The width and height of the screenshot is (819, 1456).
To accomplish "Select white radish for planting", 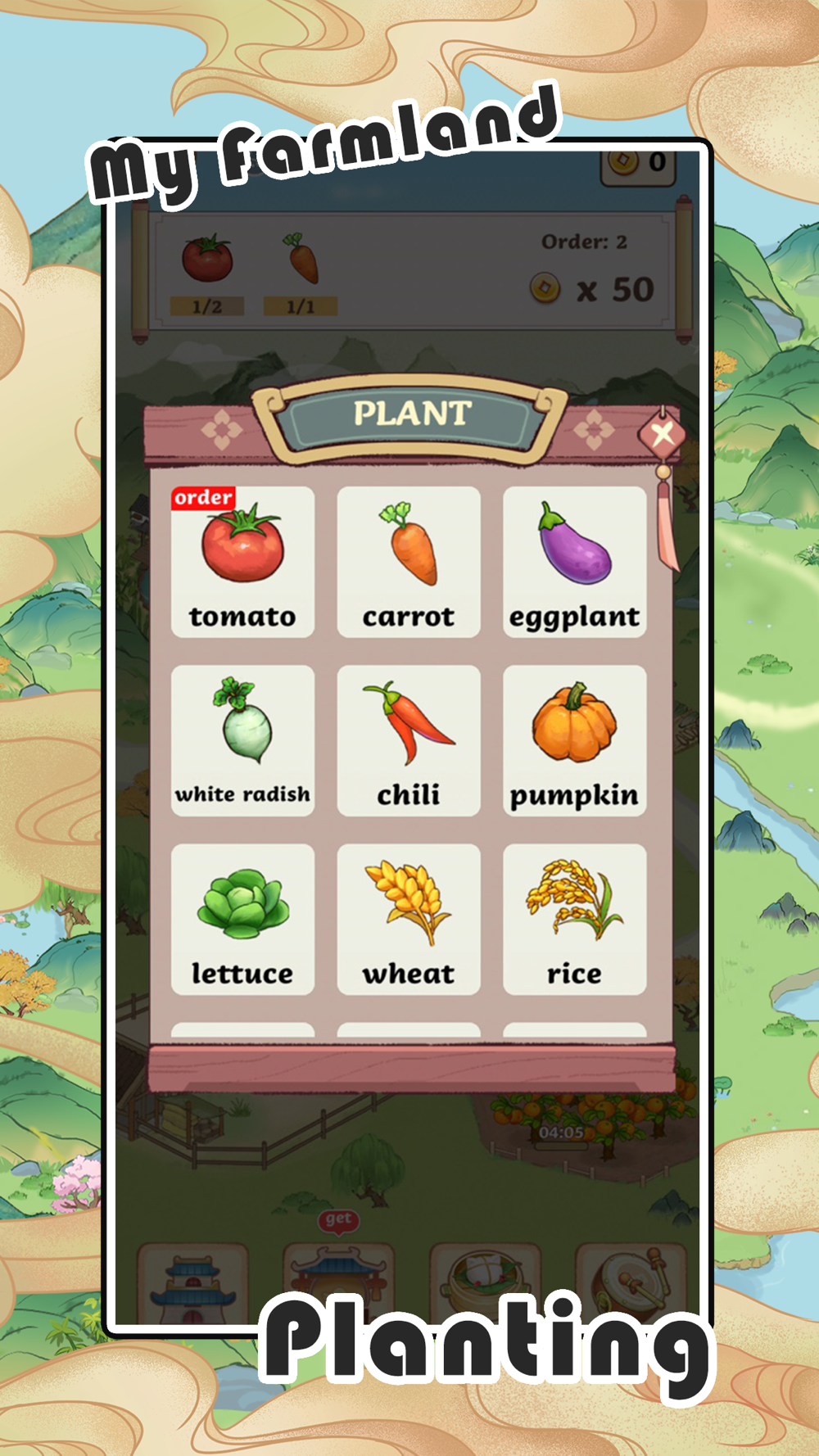I will point(242,740).
